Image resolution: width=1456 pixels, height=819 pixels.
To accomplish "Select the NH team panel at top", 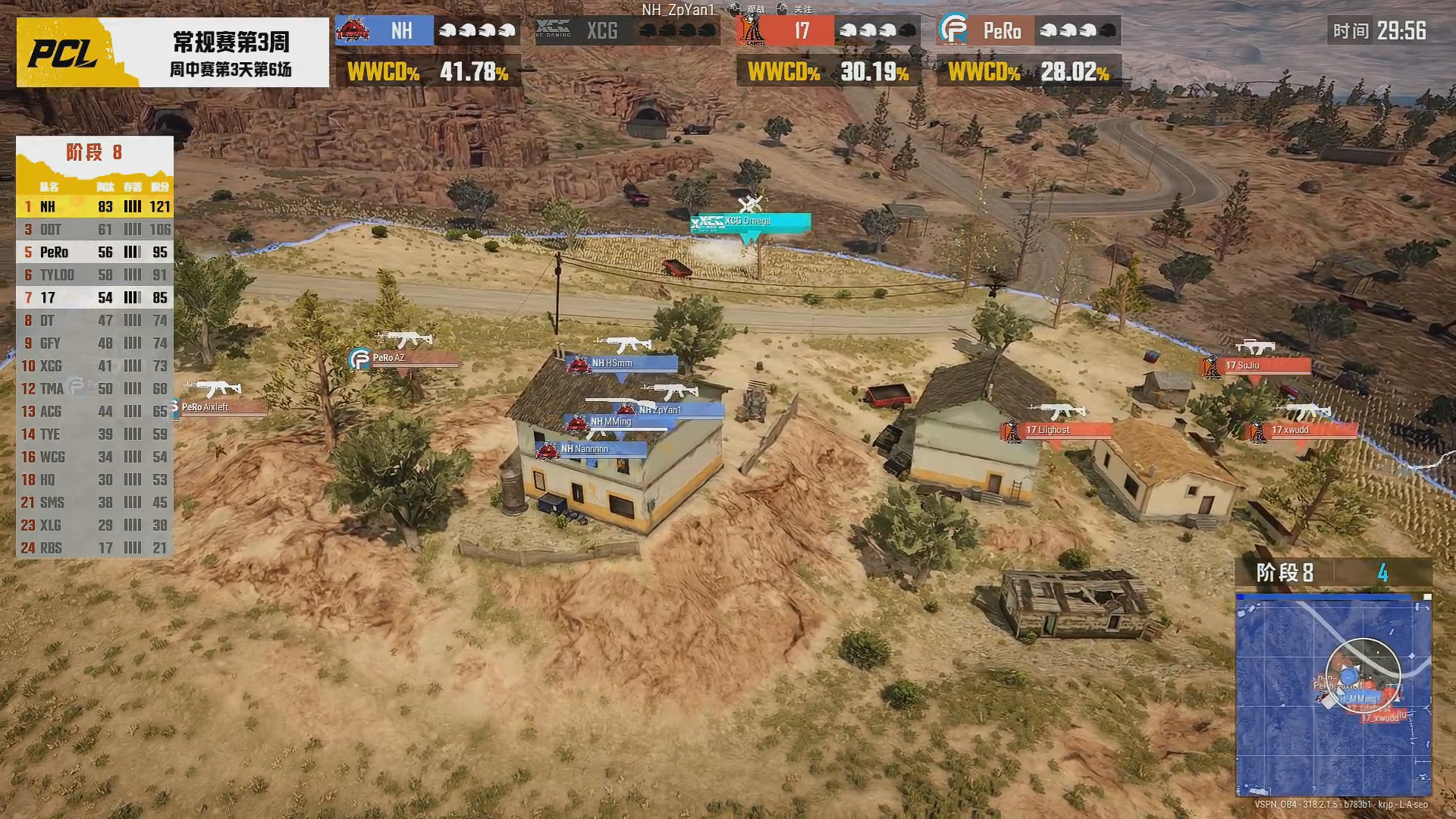I will click(x=427, y=31).
